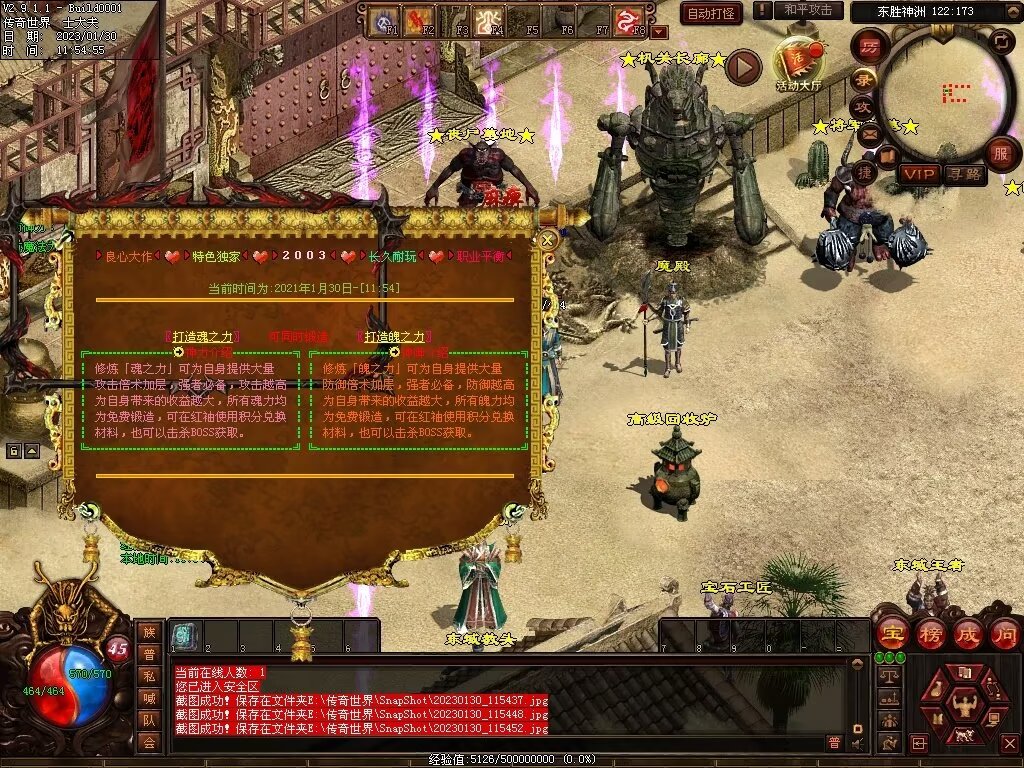The image size is (1024, 768).
Task: Open the mail envelope icon
Action: 868,132
